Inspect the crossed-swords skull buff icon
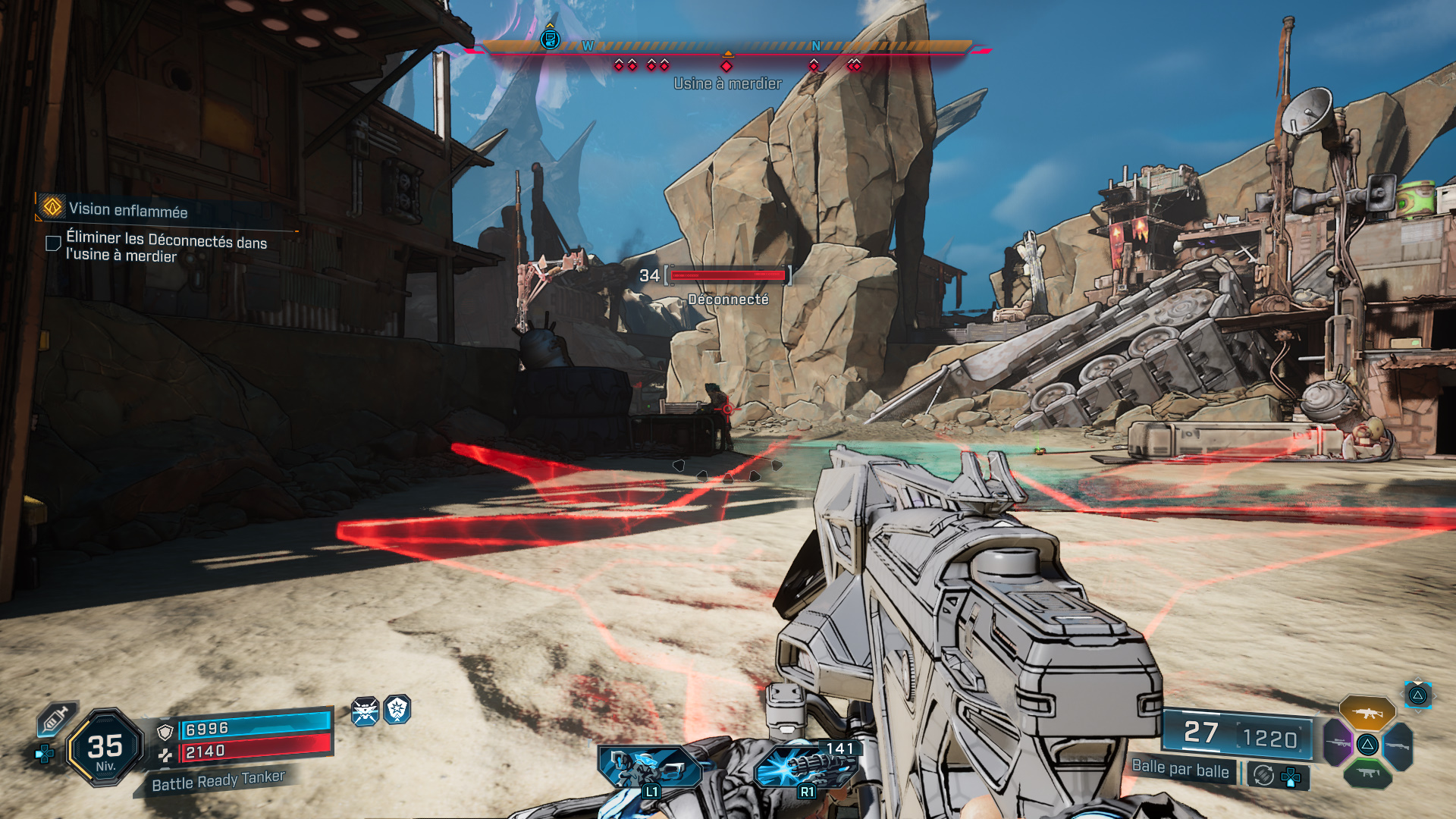The image size is (1456, 819). [x=365, y=711]
